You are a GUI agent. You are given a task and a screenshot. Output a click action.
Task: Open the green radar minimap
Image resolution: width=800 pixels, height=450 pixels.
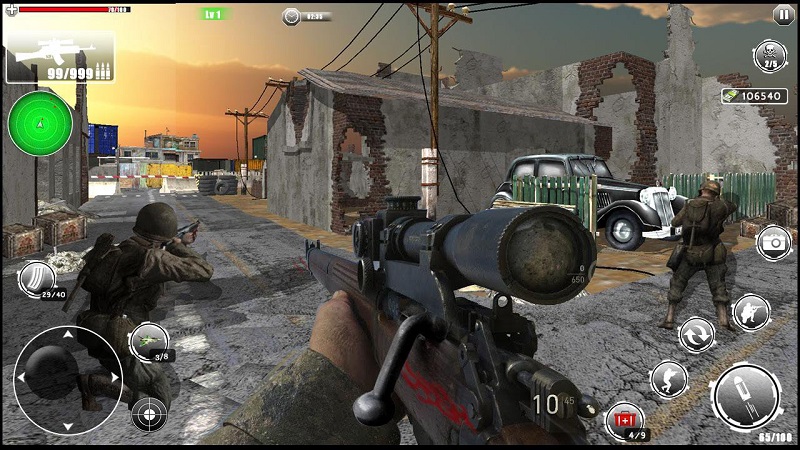tap(40, 123)
